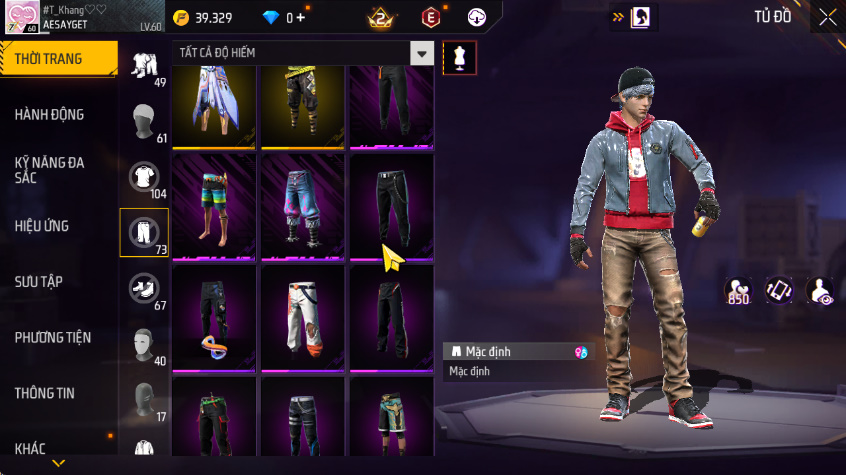
Task: Add diamonds with the plus button
Action: pyautogui.click(x=301, y=18)
